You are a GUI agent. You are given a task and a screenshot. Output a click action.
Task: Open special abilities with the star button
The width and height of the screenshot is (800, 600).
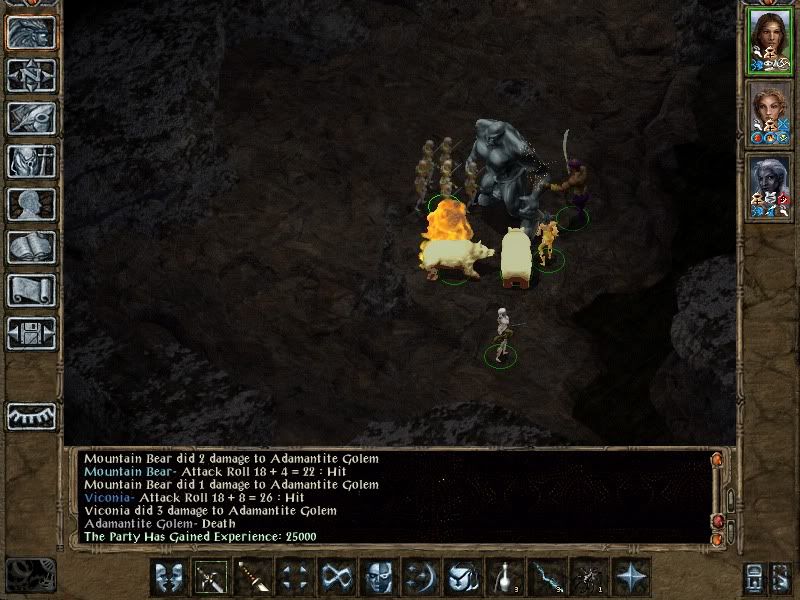click(631, 577)
